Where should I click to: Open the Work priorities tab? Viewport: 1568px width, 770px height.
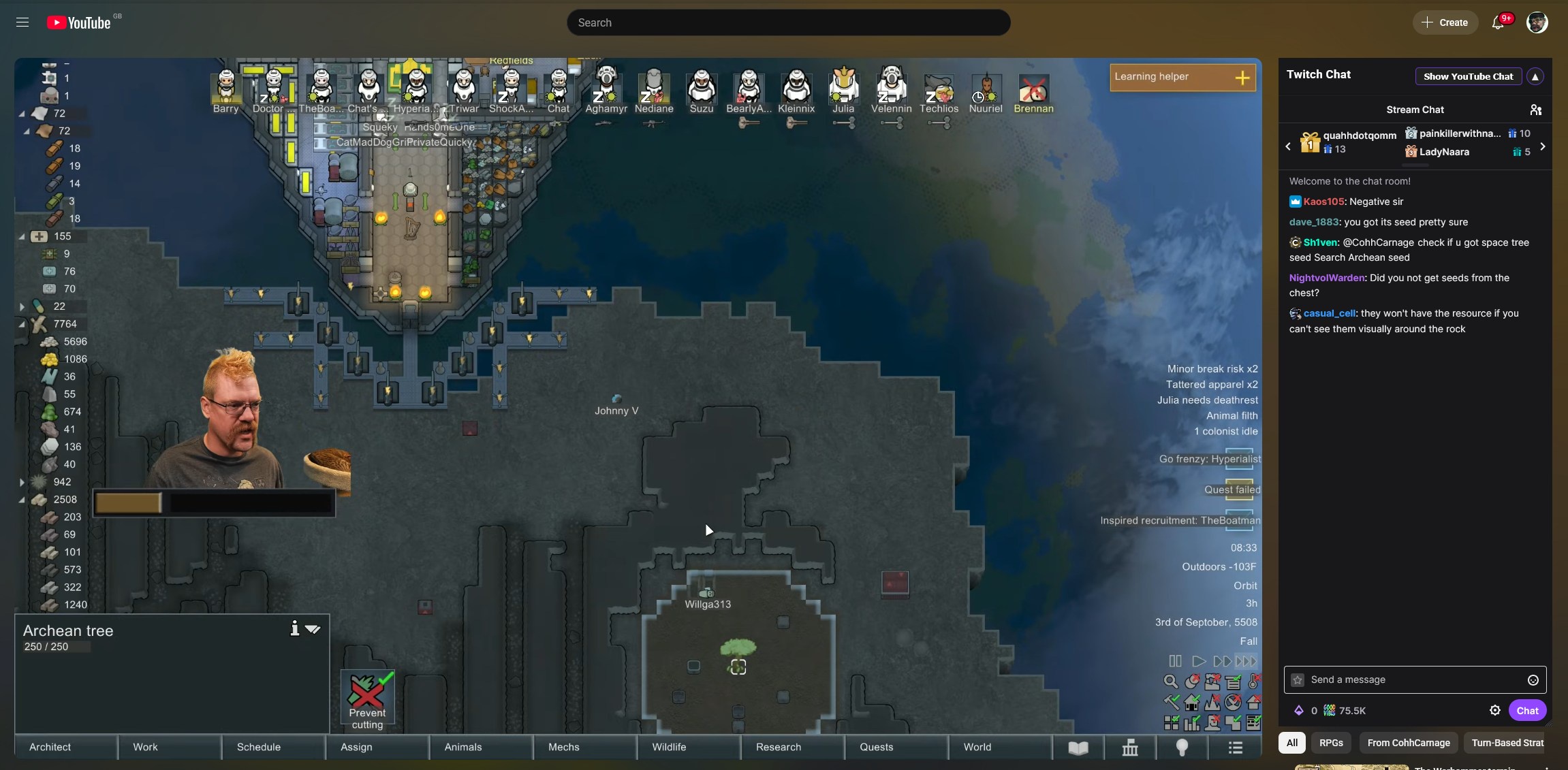click(x=145, y=747)
